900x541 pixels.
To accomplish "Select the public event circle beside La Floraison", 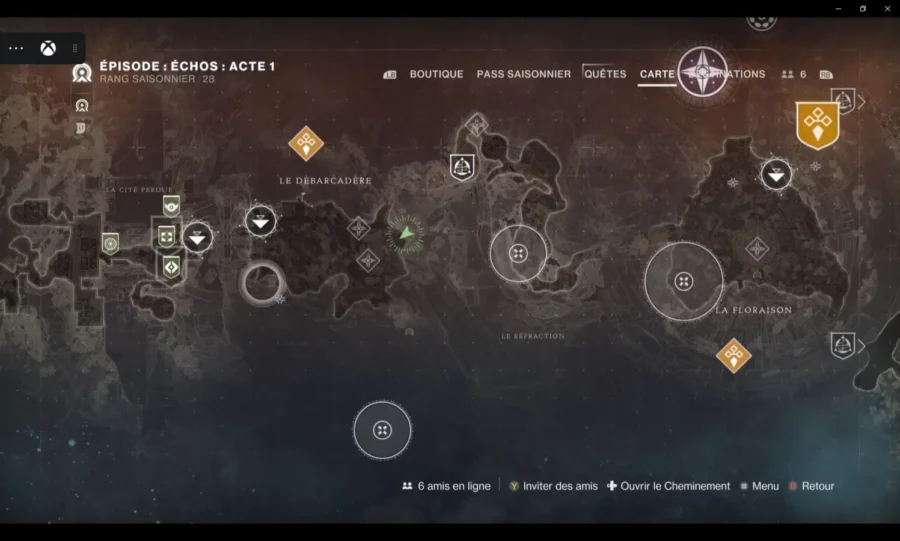I will [683, 281].
